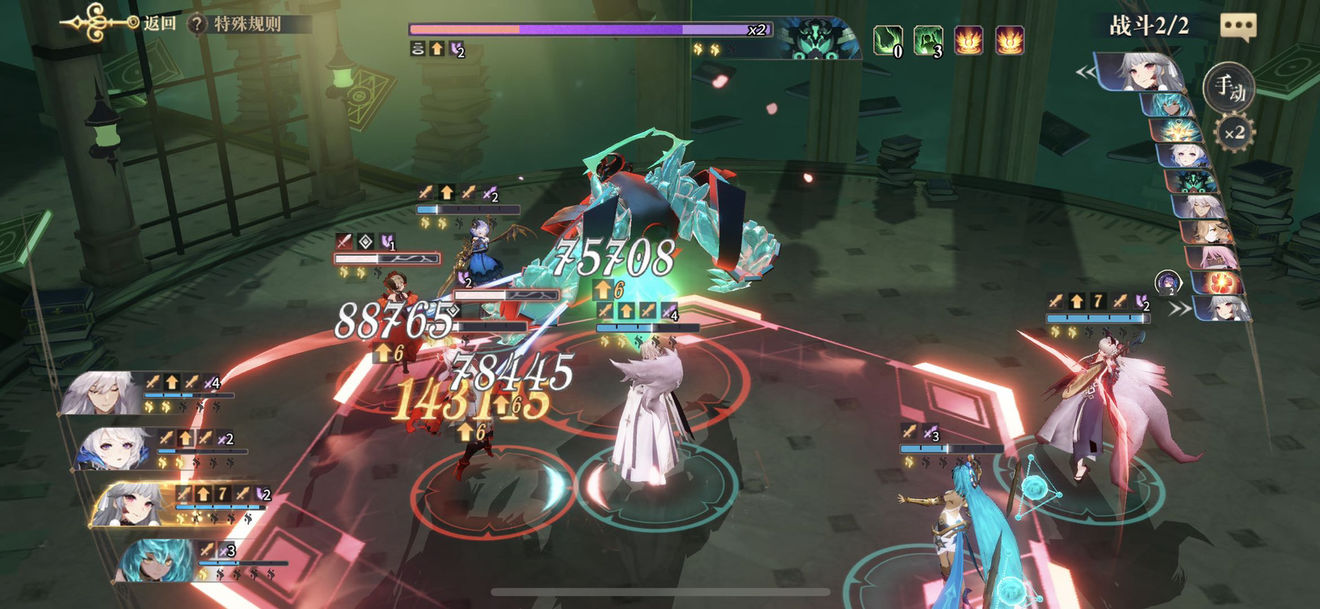Select the blonde-haired turn order portrait
1320x609 pixels.
[x=1204, y=232]
